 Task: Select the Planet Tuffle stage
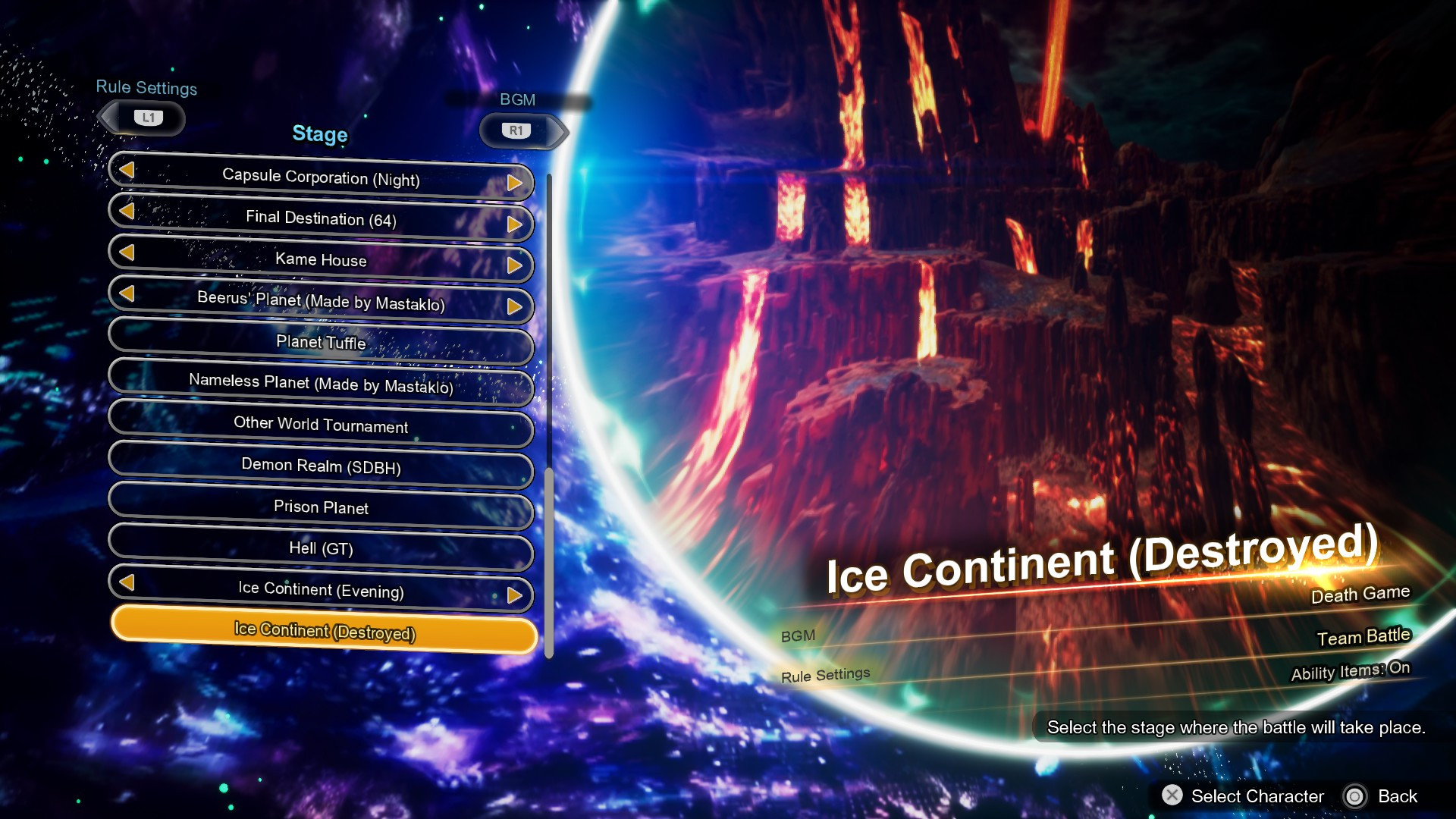(x=320, y=344)
